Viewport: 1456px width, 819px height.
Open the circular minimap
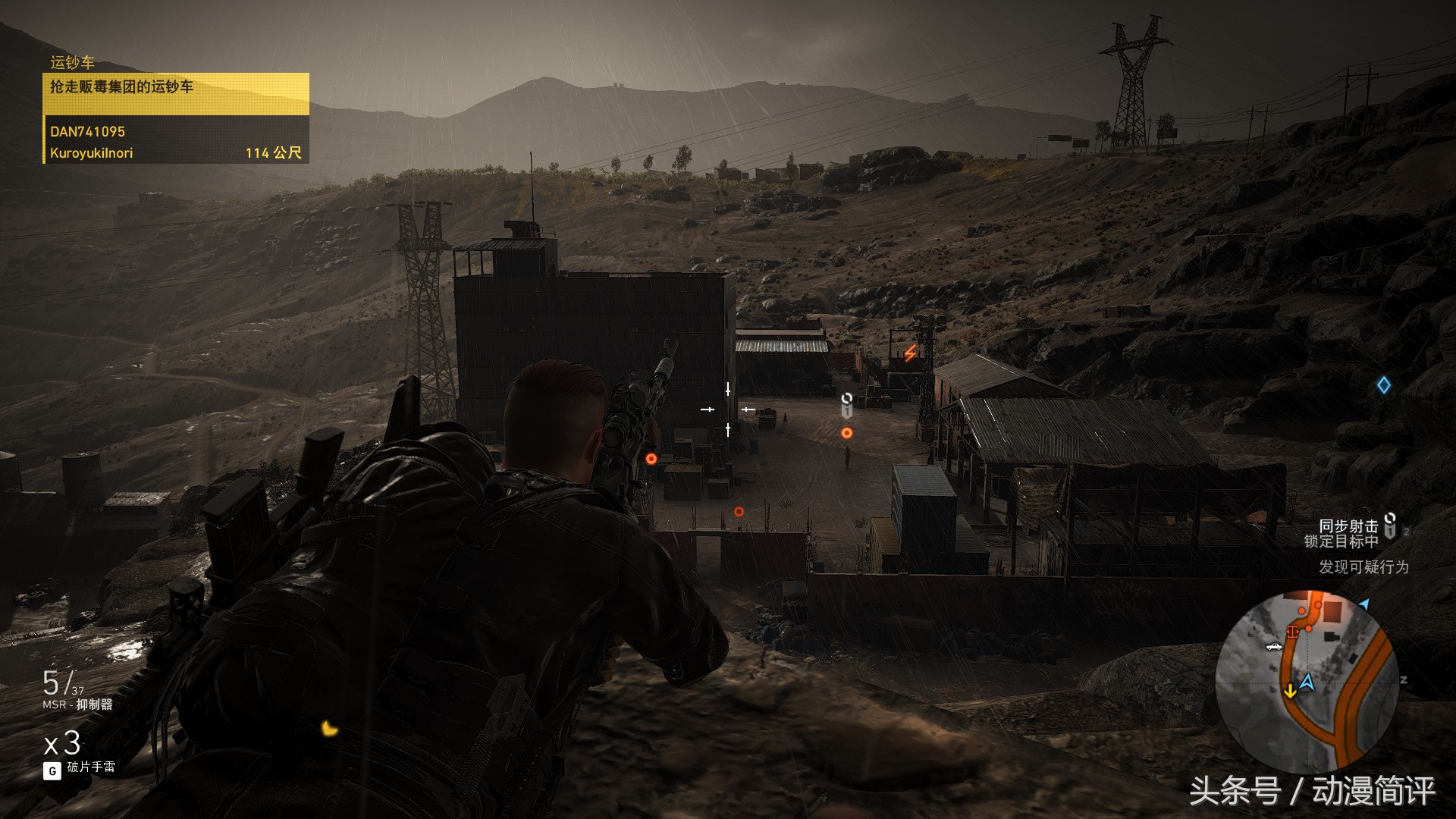click(x=1307, y=681)
